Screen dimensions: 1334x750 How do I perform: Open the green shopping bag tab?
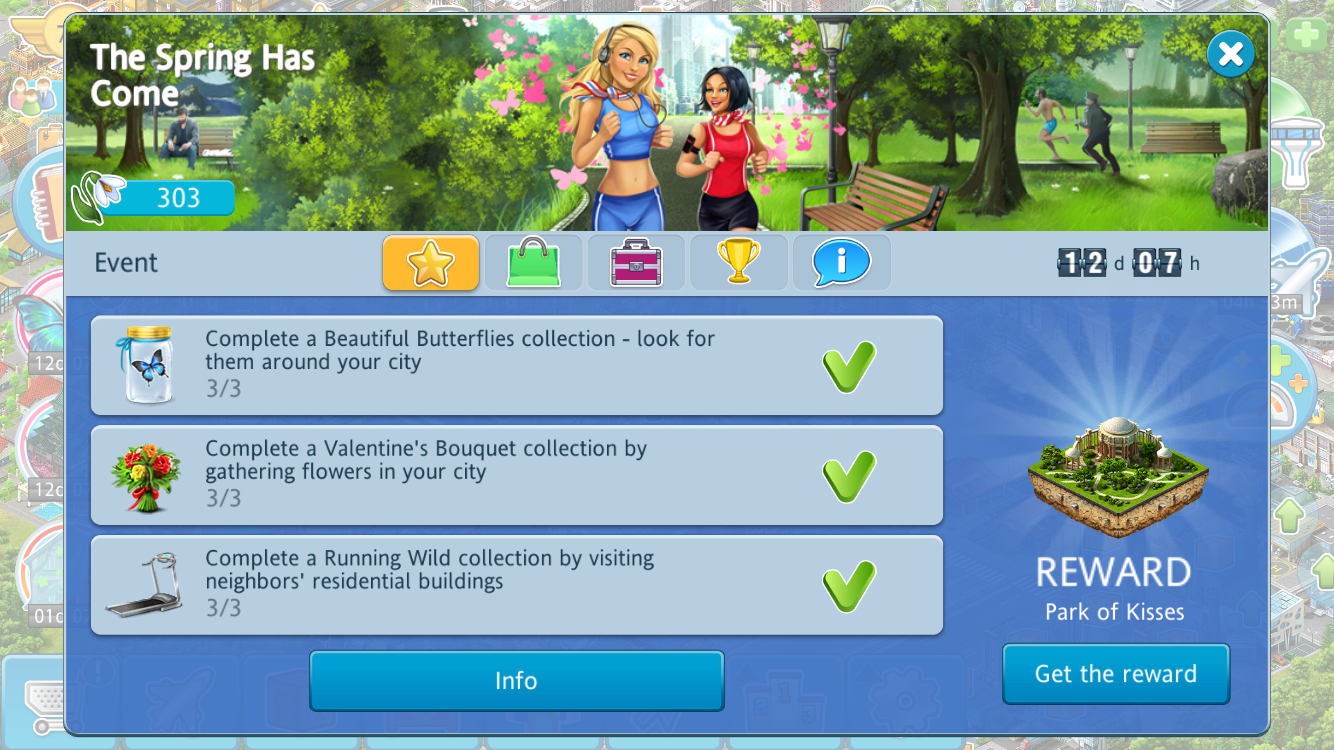tap(533, 263)
